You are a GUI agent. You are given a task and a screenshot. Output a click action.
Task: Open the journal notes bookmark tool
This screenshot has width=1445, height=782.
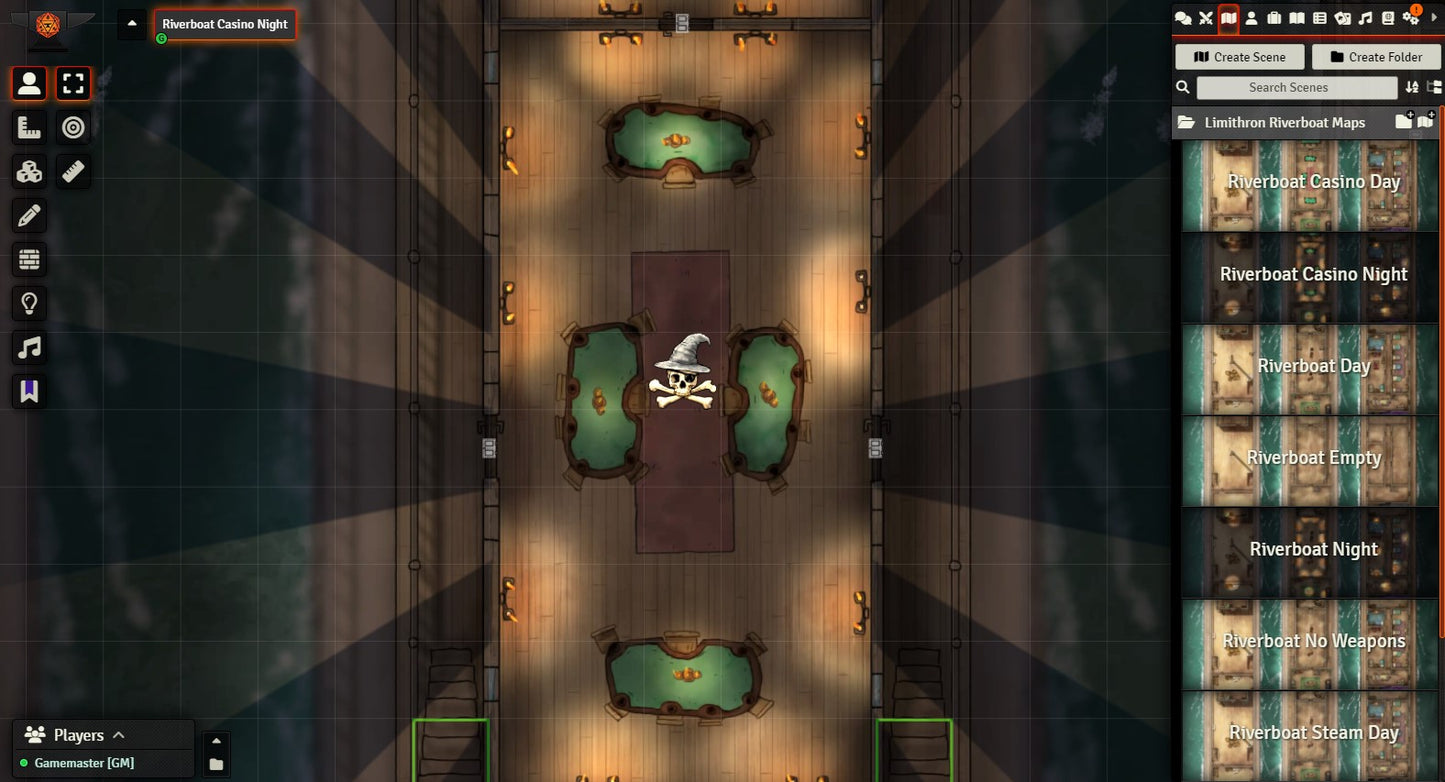point(29,392)
